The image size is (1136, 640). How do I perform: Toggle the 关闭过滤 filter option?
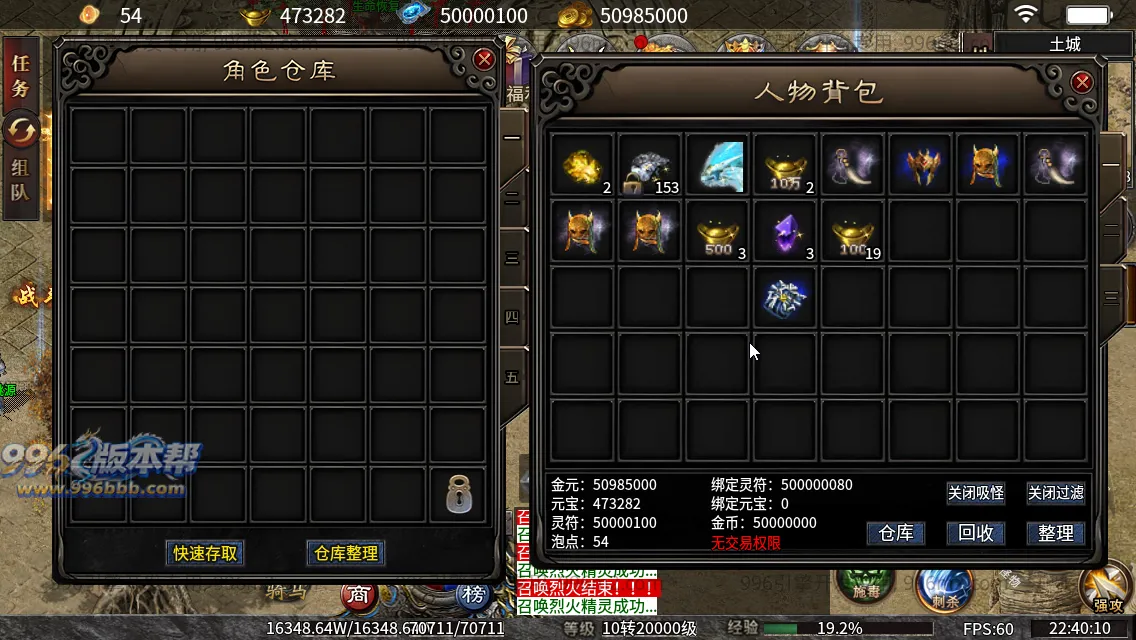coord(1055,493)
